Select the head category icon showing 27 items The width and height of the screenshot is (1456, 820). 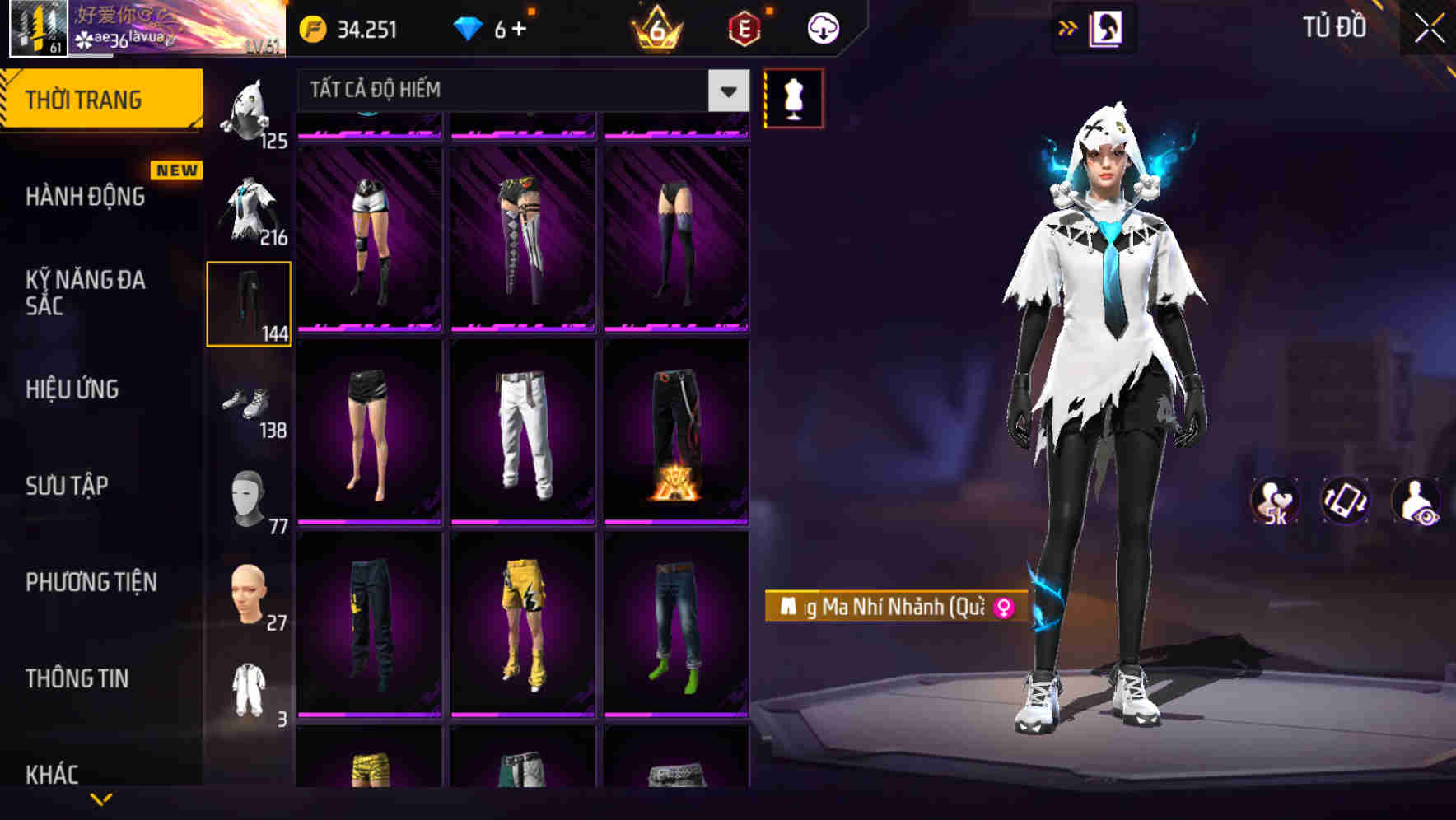coord(248,595)
